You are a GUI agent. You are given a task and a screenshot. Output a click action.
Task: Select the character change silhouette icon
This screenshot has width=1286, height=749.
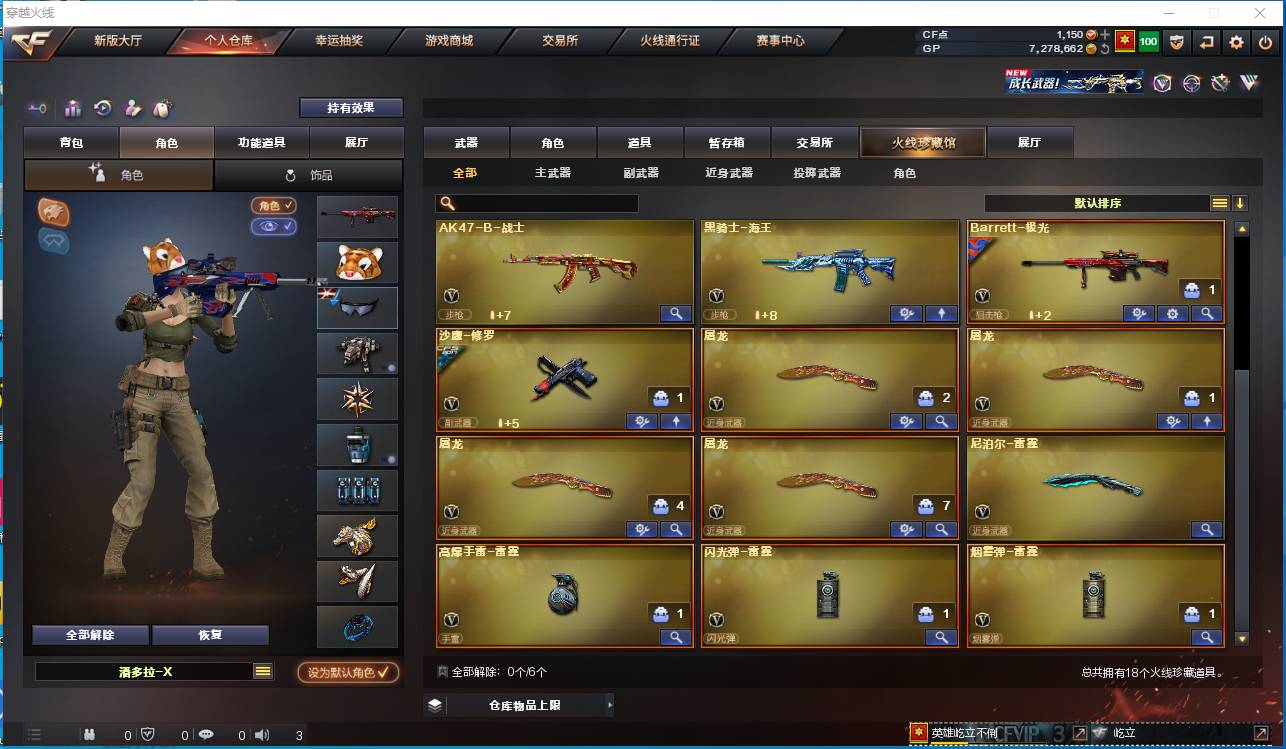131,108
